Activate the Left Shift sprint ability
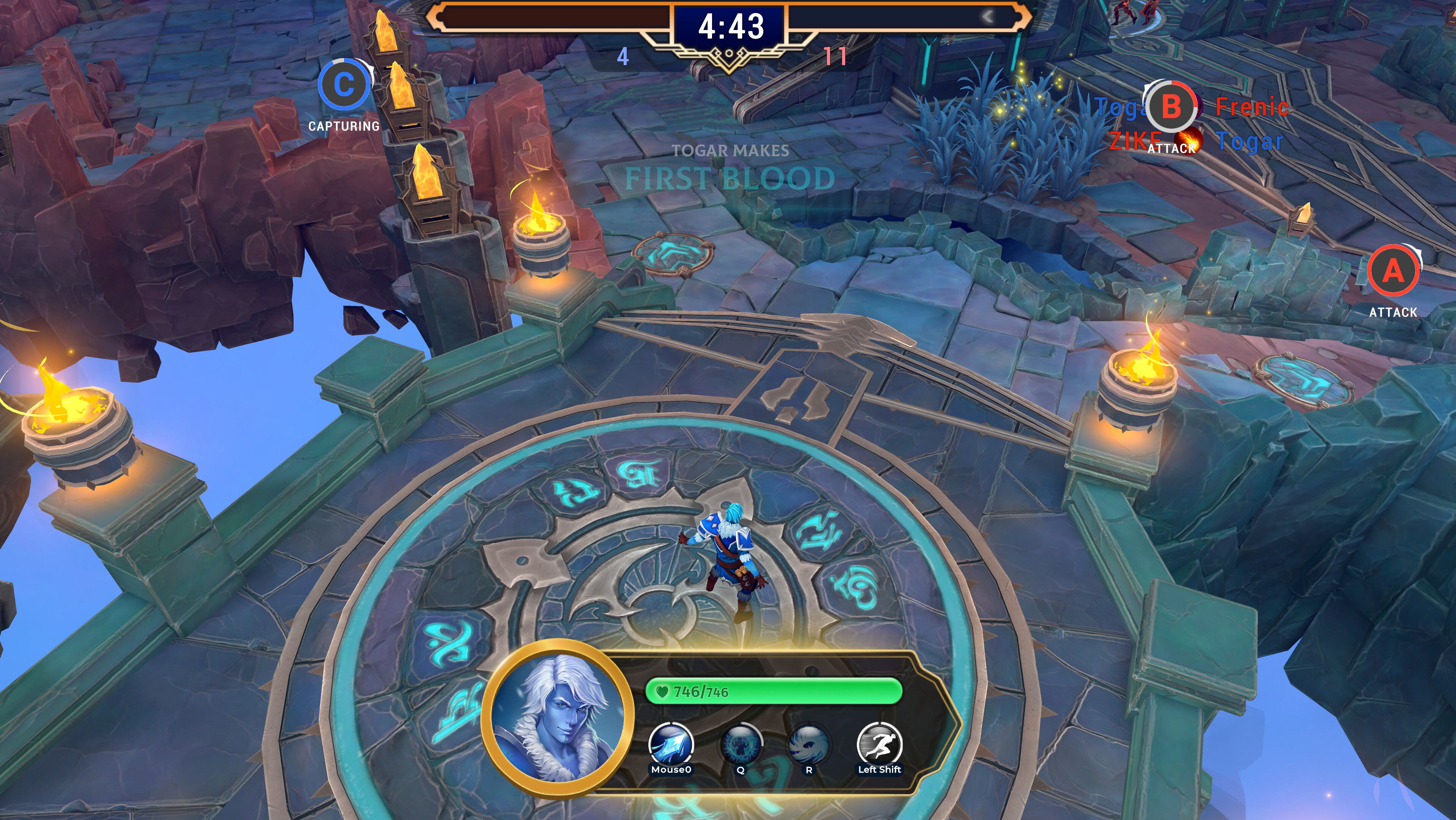 879,744
